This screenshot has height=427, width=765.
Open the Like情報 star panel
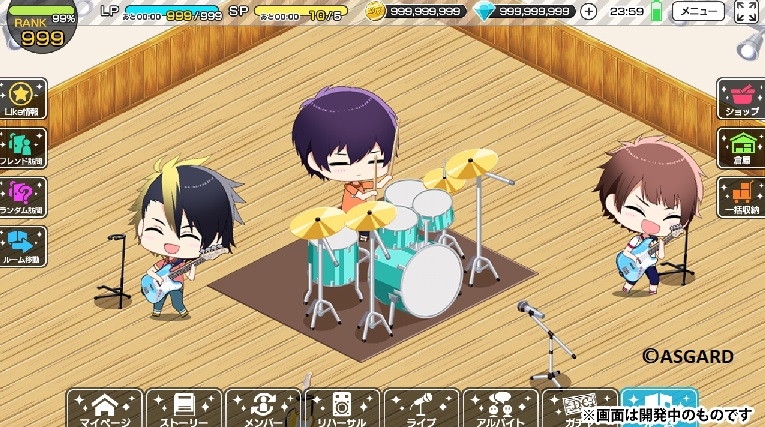(22, 100)
